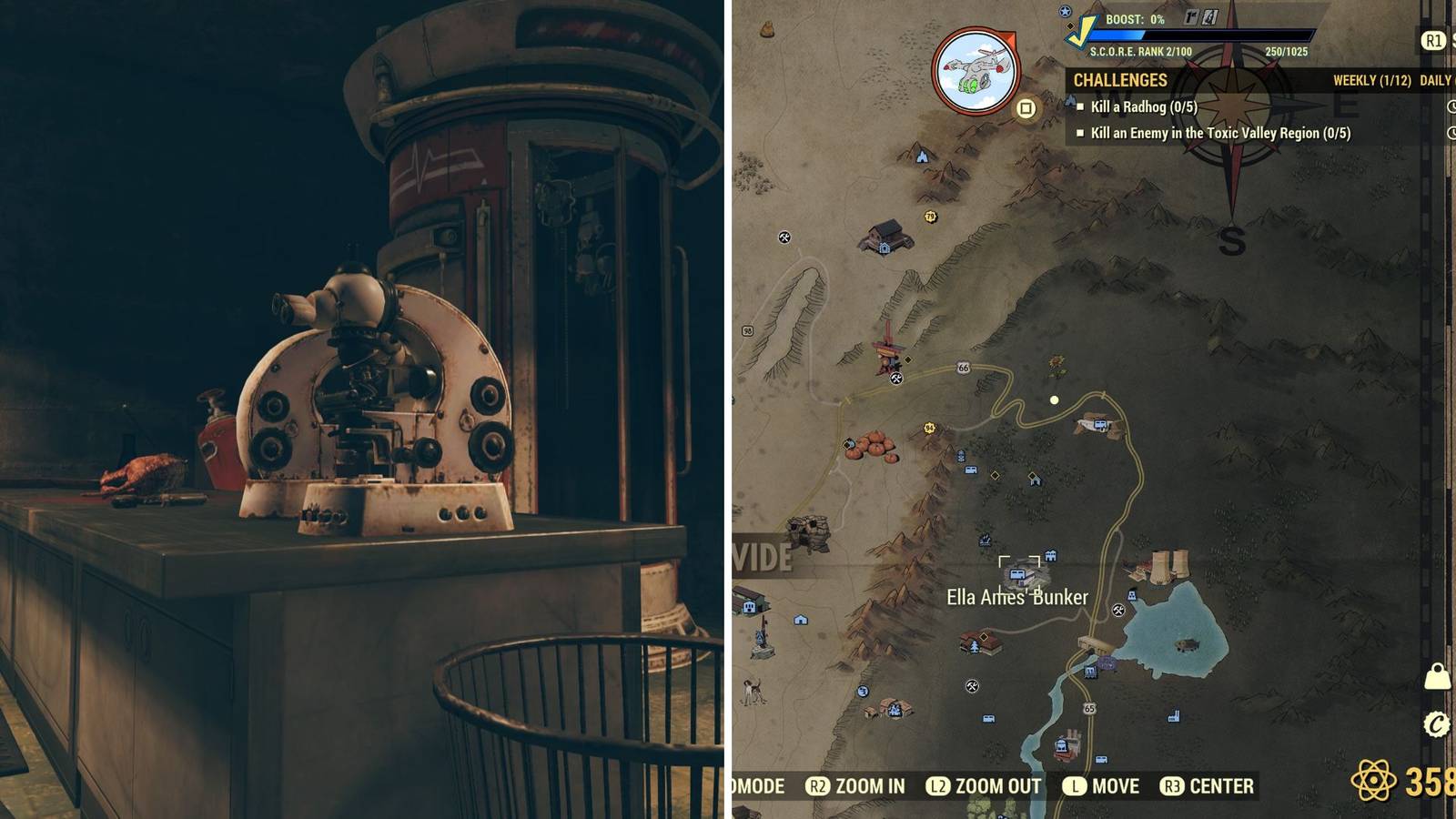Click the workshop hammer-and-wrench icon near the lake
Screen dimensions: 1456x819
pyautogui.click(x=1118, y=611)
